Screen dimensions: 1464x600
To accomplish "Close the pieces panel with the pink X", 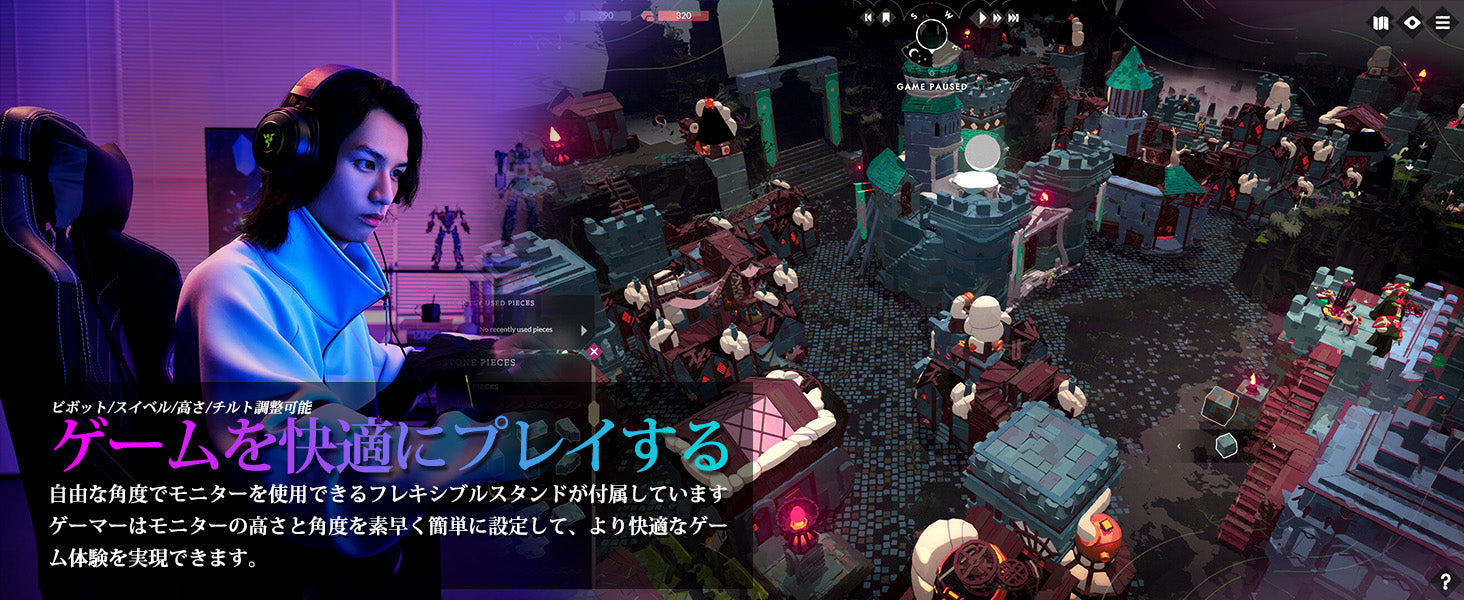I will [594, 351].
